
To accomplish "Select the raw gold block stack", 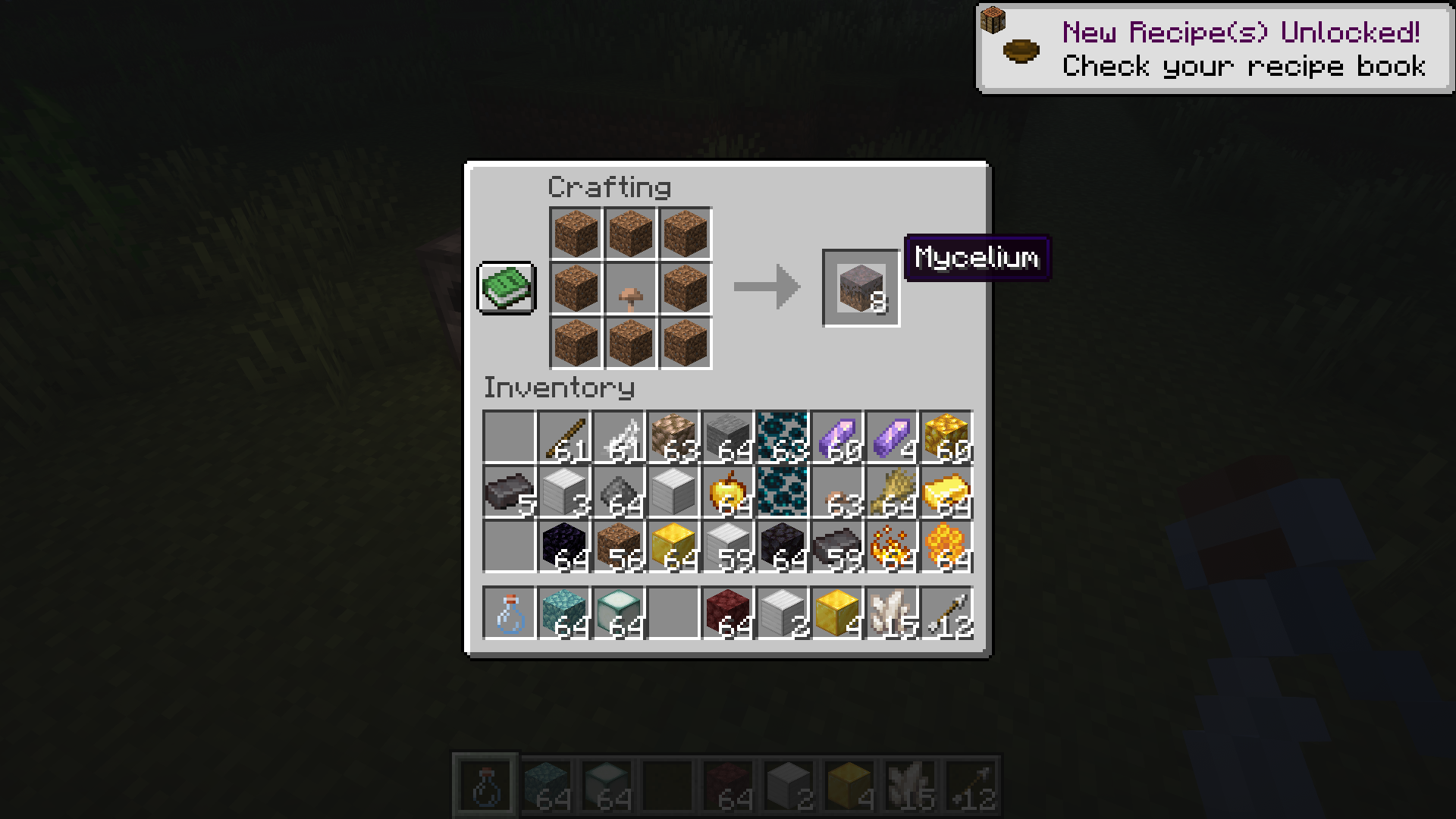I will click(946, 438).
